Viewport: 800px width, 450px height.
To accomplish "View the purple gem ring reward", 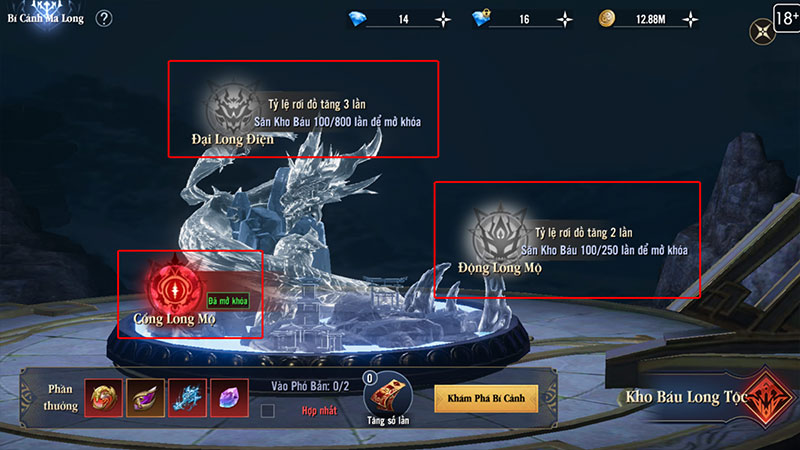I will (x=144, y=398).
